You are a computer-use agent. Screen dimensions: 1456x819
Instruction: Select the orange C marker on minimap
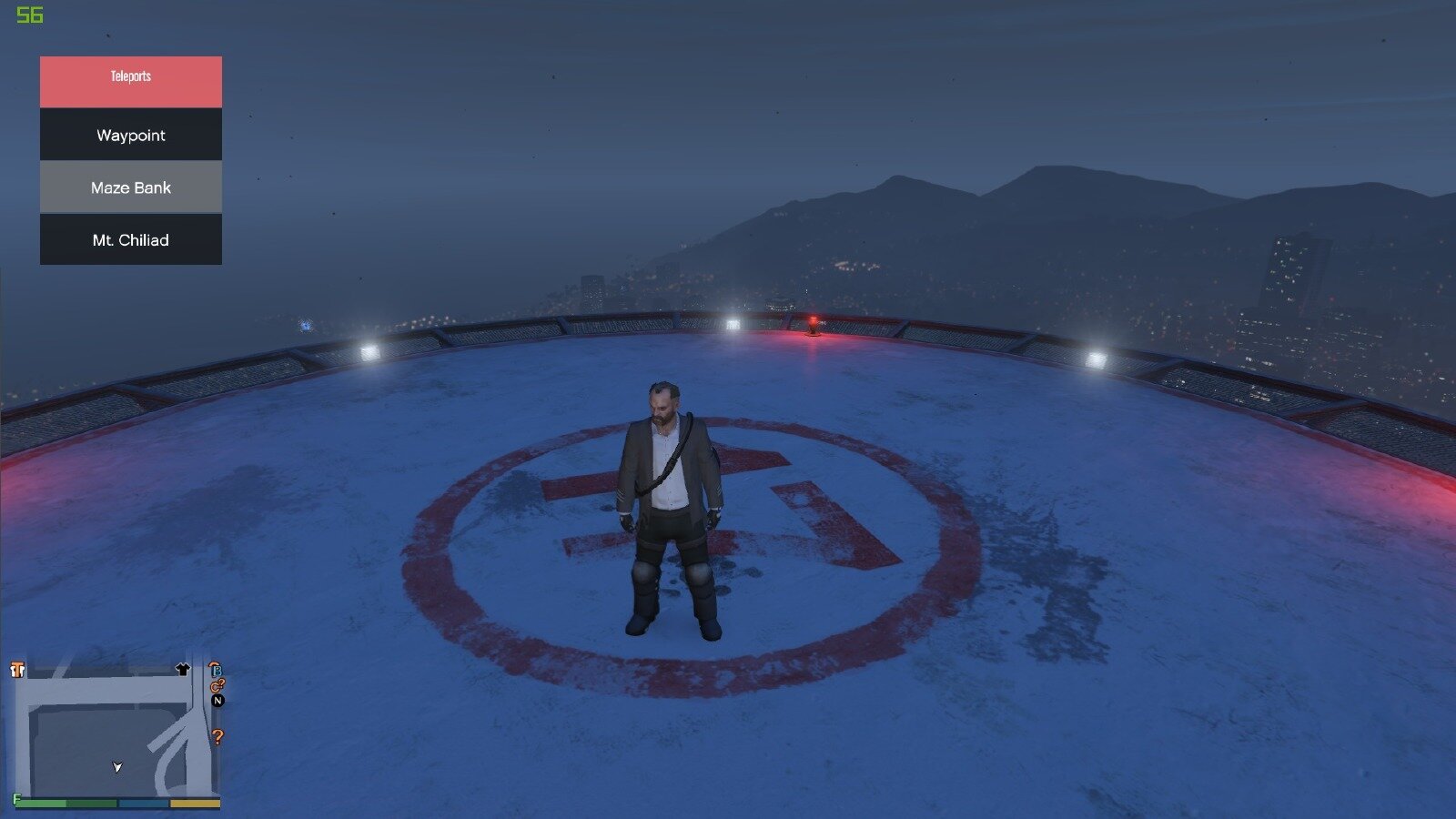(x=217, y=686)
